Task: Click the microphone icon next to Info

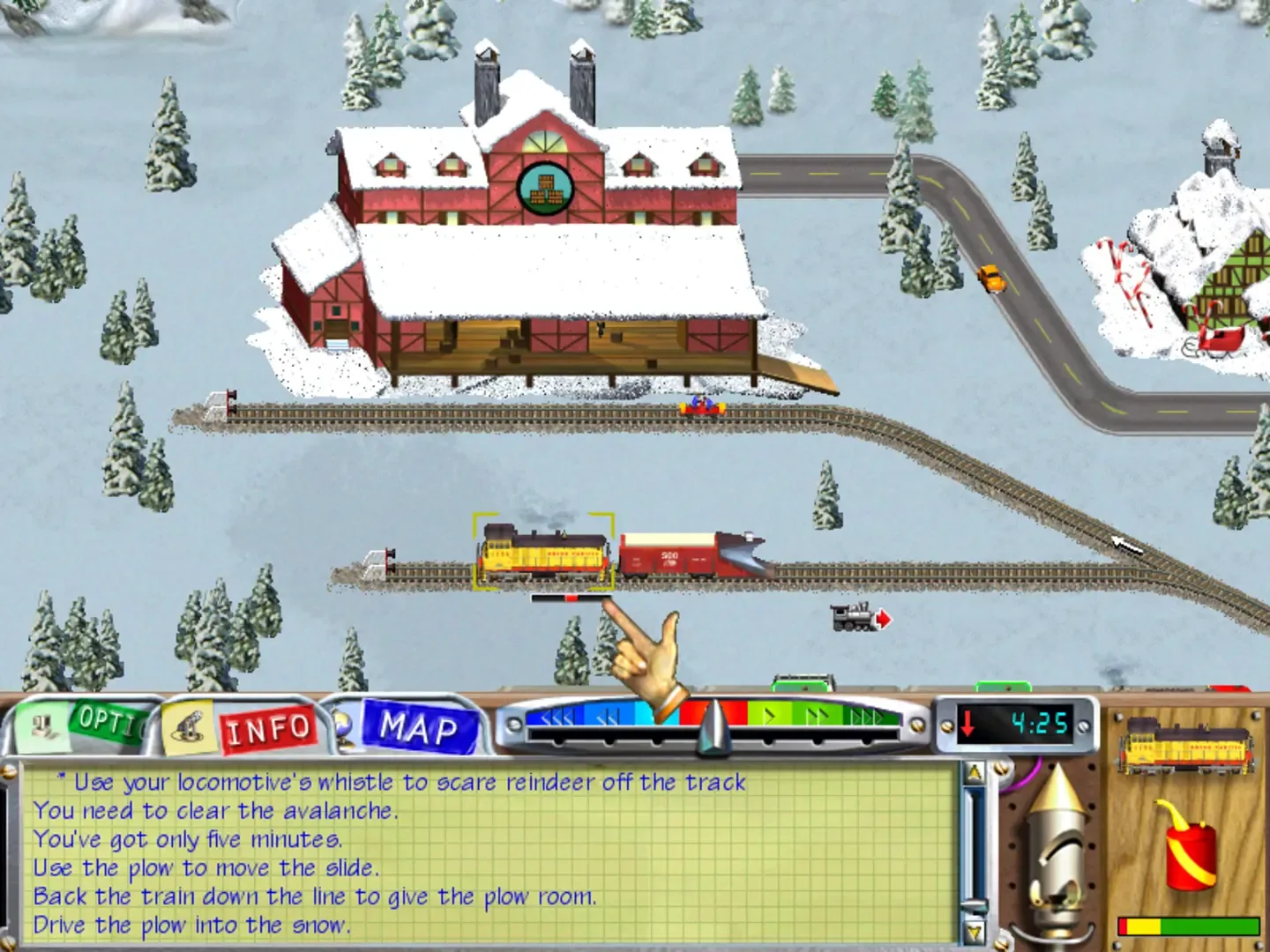Action: point(188,726)
